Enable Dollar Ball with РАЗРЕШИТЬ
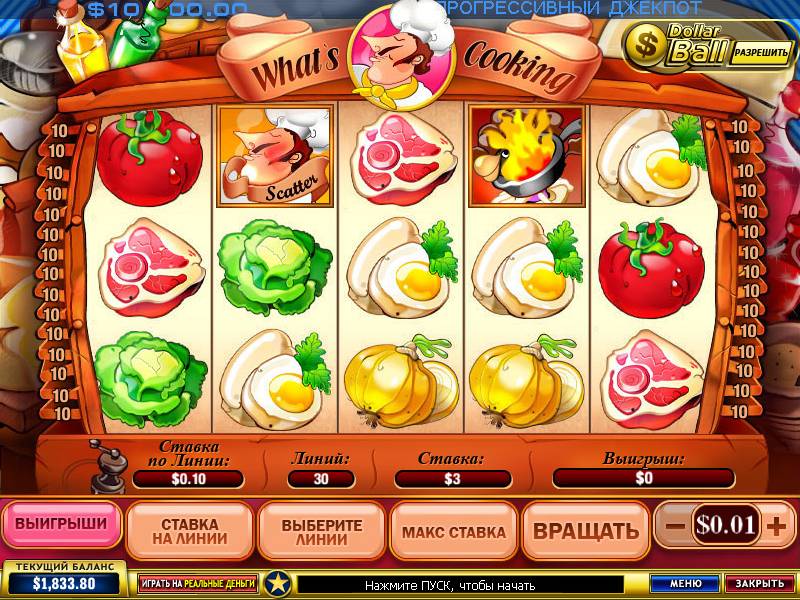 click(761, 50)
